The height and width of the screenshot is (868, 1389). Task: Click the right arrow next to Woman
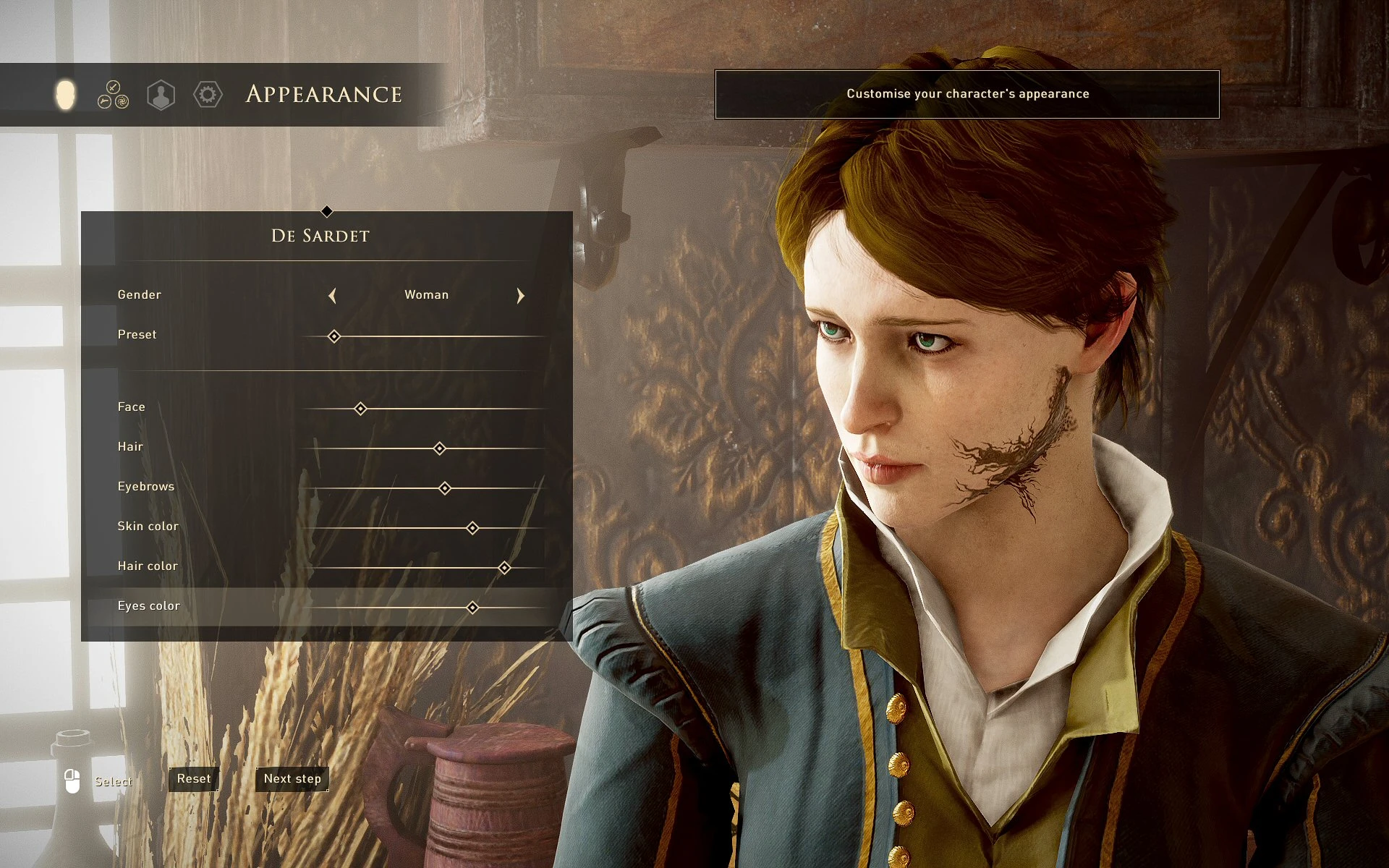(520, 295)
